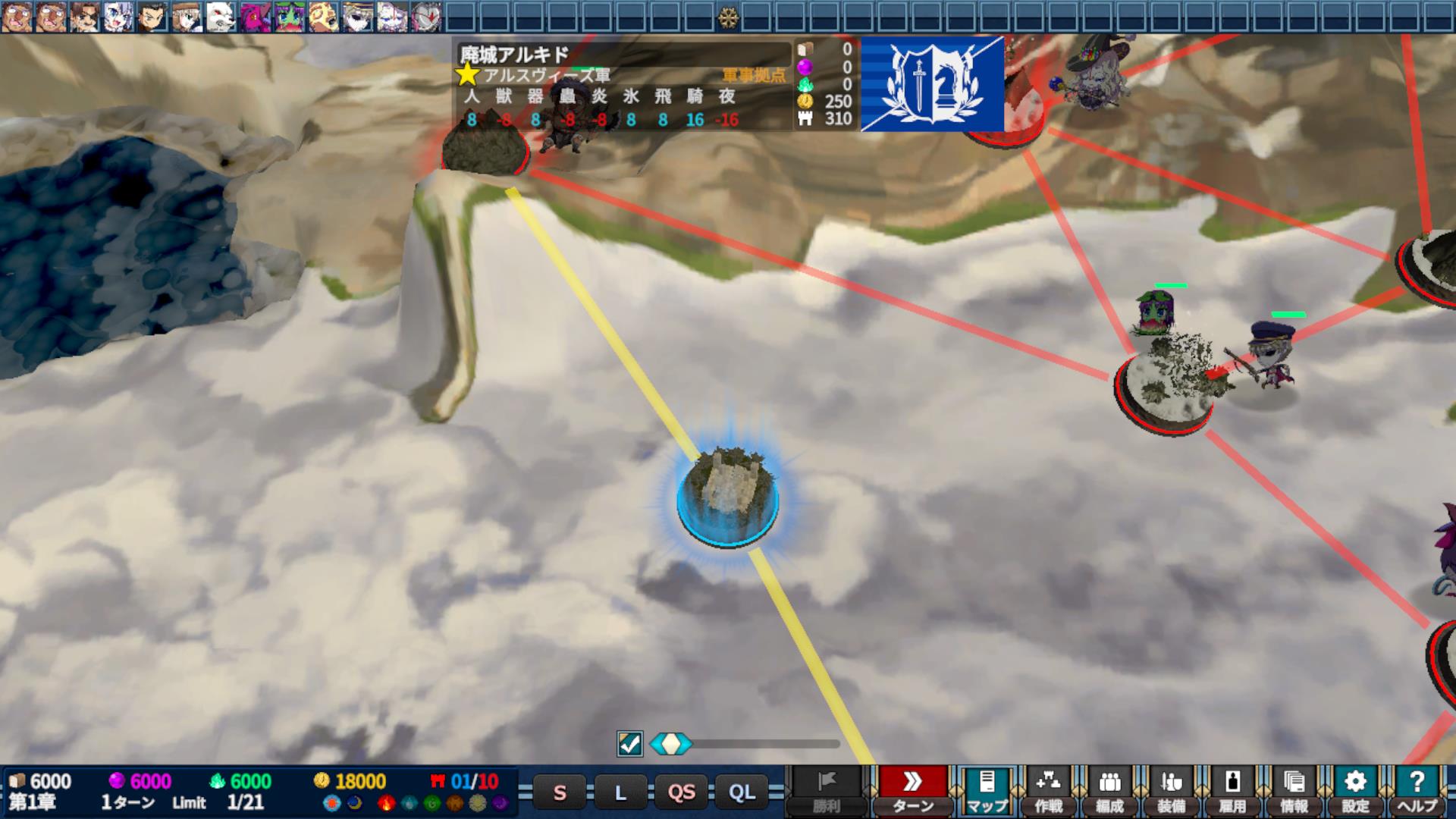
Task: Open the 装備 equipment menu
Action: click(1171, 790)
